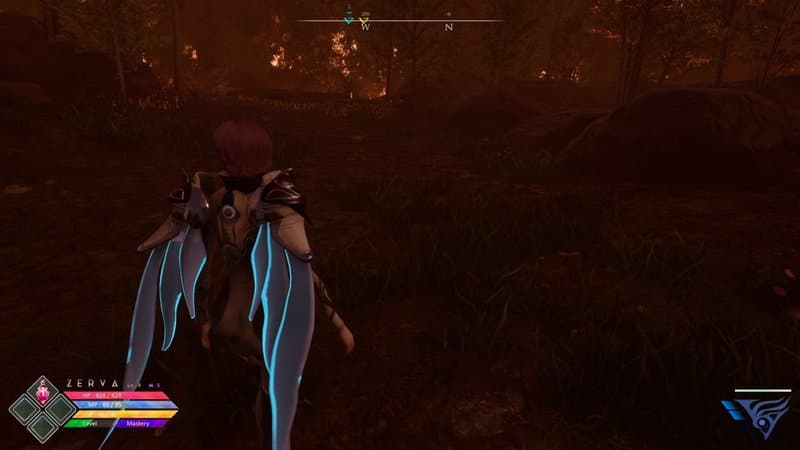Click the yellow marker on the compass
The image size is (800, 450).
click(x=365, y=20)
